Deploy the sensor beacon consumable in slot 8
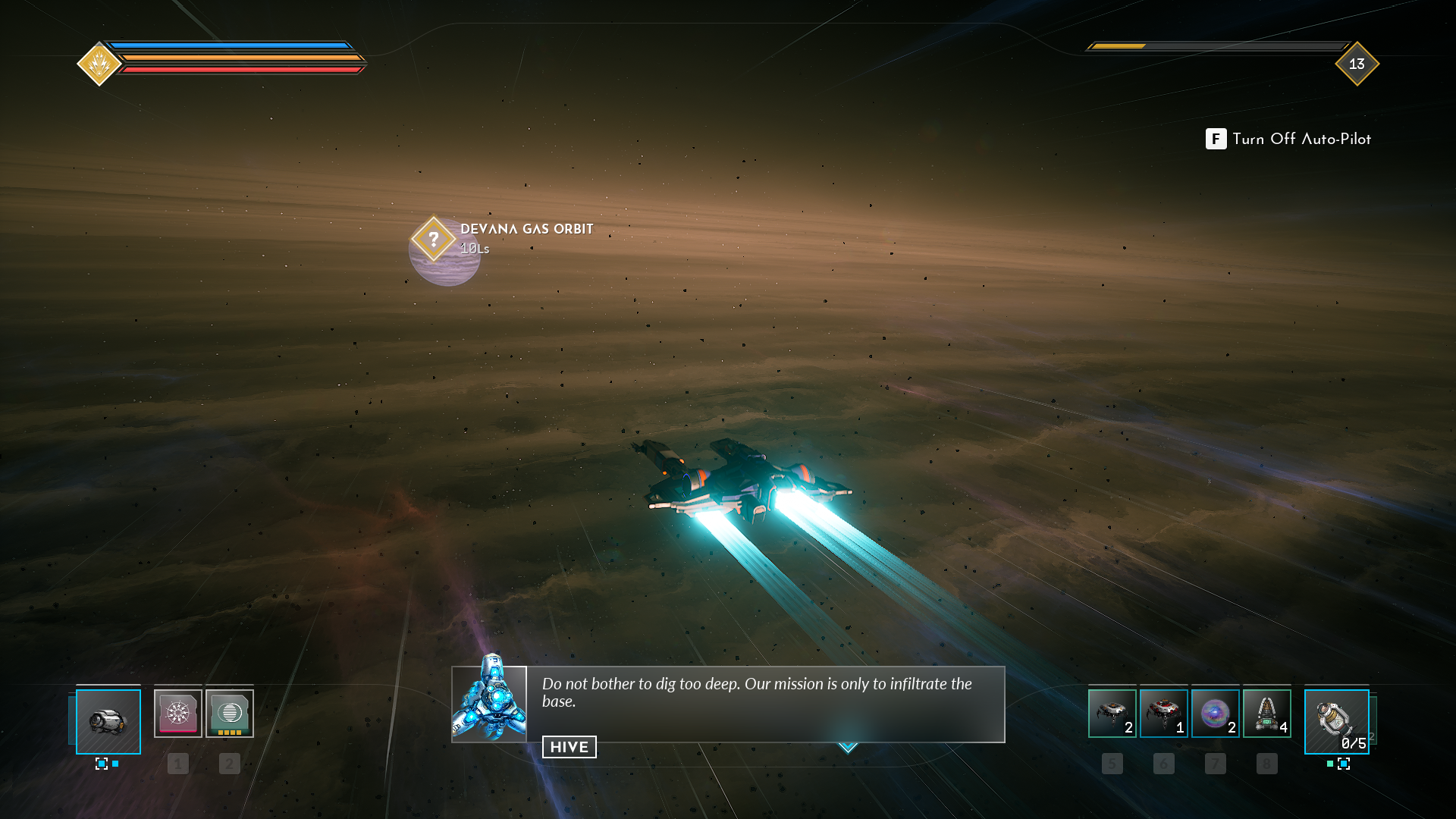The image size is (1456, 819). click(x=1266, y=714)
